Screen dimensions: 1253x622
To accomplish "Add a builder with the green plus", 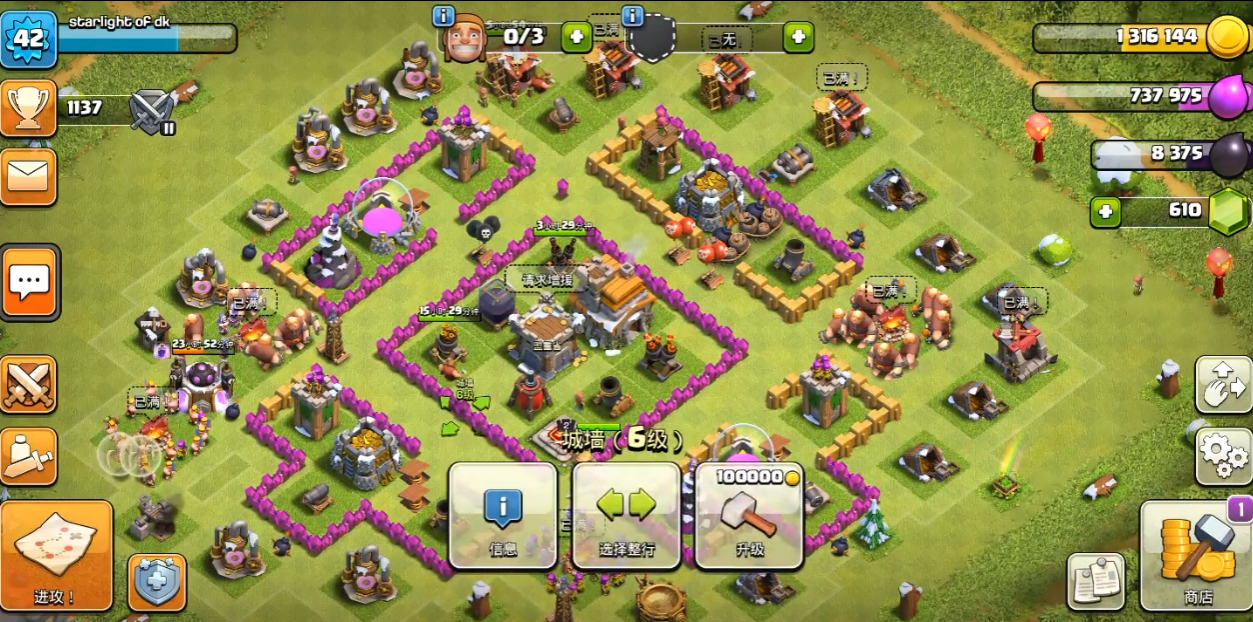I will point(576,38).
